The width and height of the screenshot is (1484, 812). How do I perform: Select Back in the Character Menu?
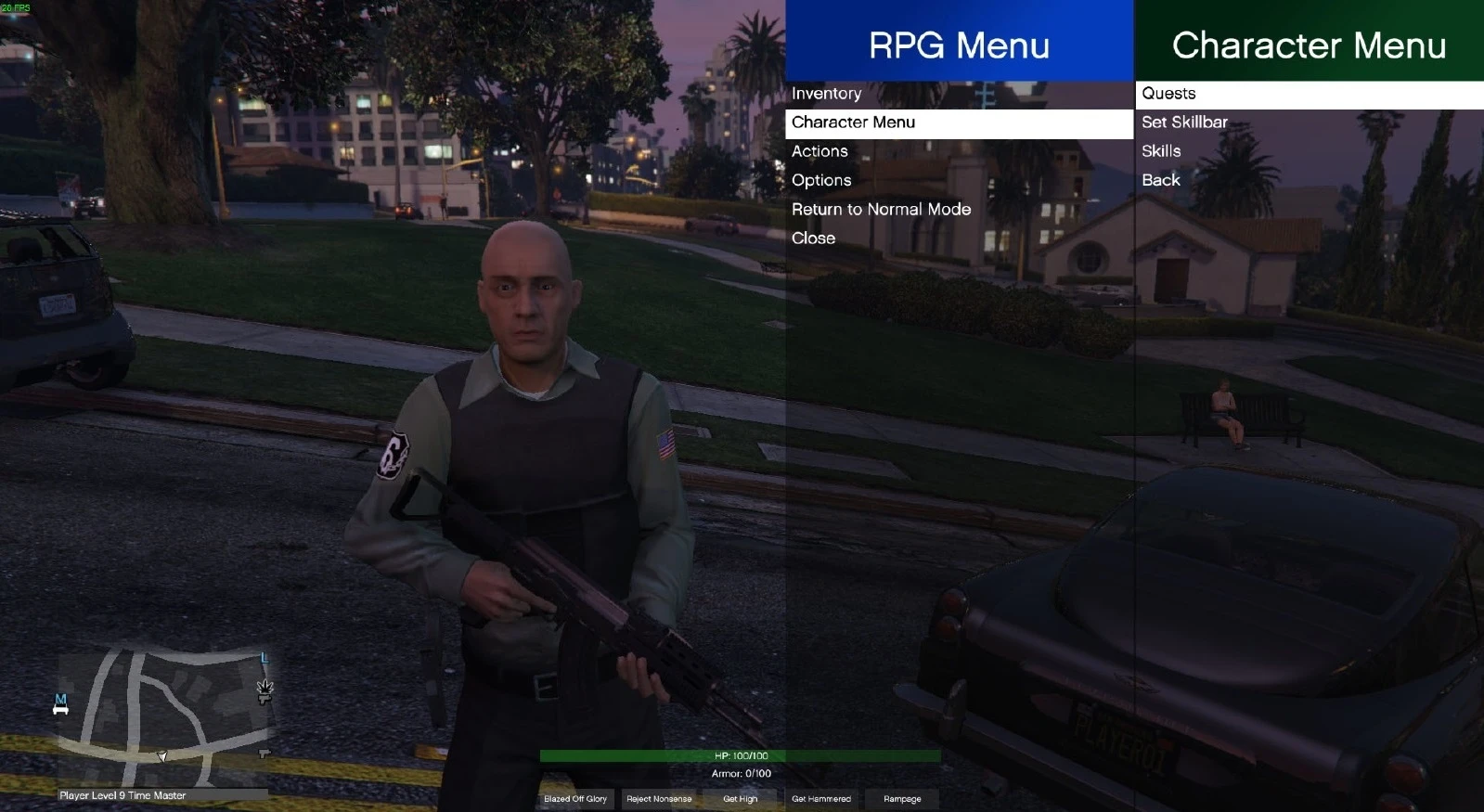(x=1160, y=180)
